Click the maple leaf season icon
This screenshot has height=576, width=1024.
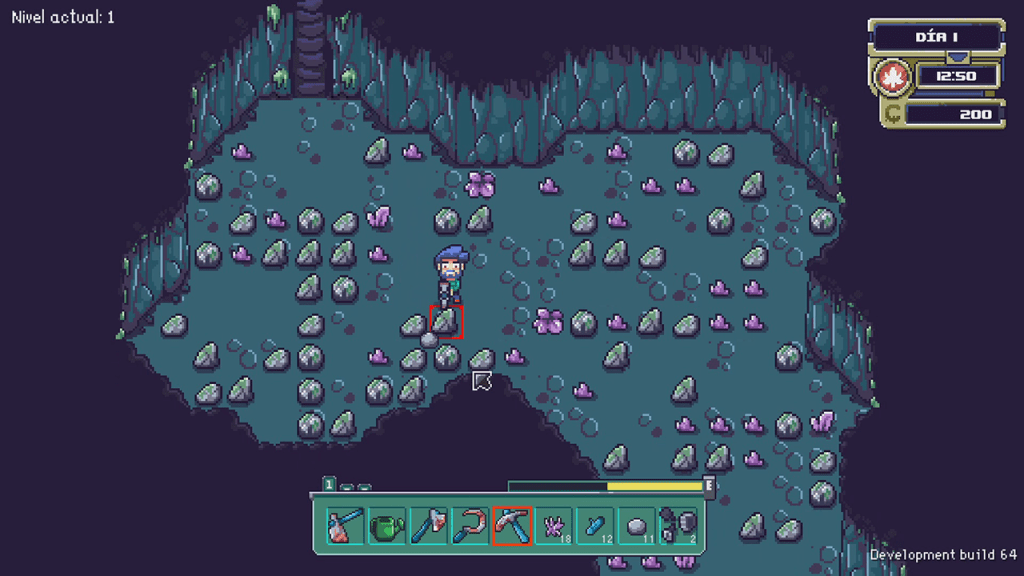890,76
